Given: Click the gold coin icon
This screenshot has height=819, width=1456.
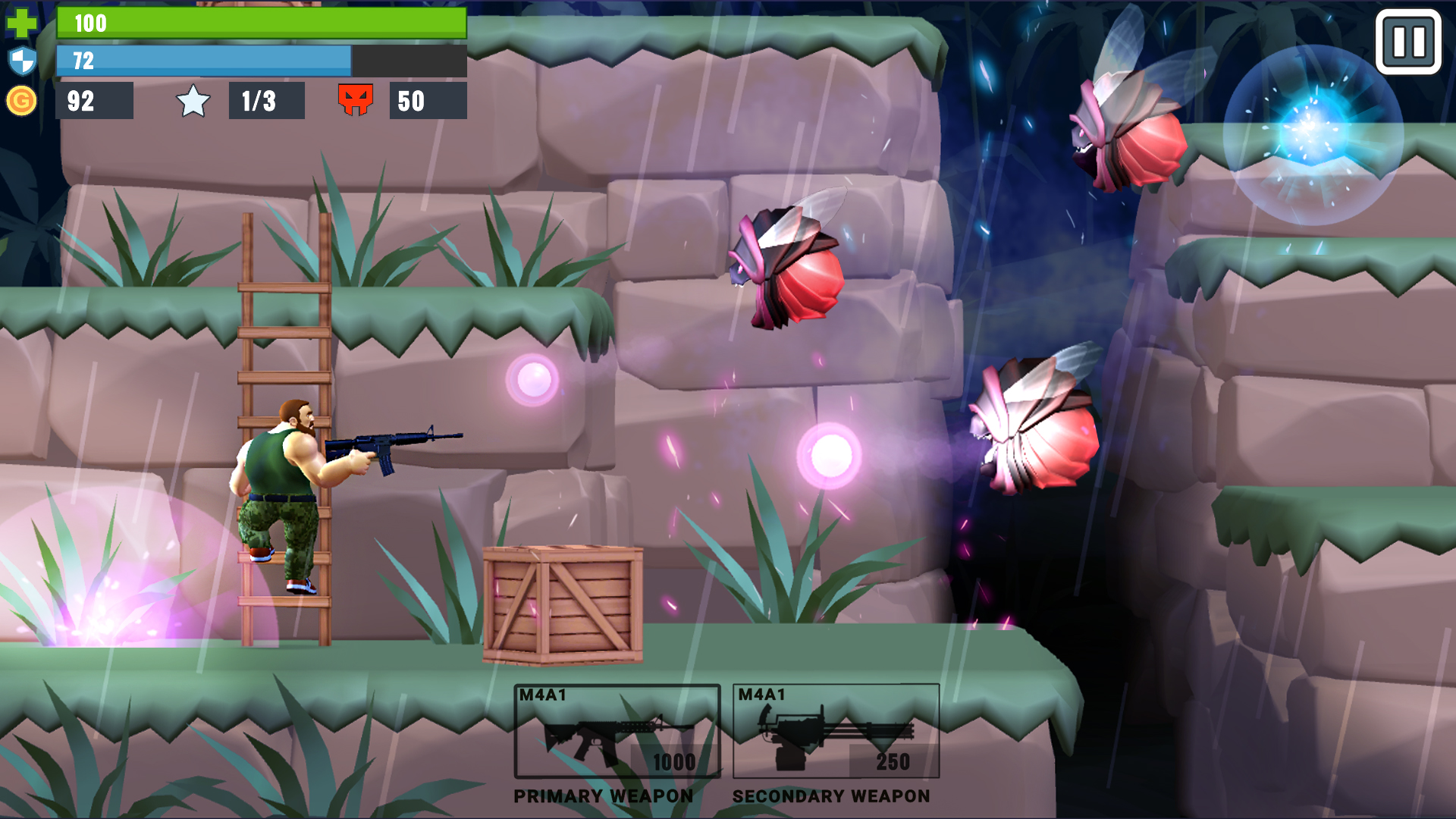Looking at the screenshot, I should pos(23,100).
